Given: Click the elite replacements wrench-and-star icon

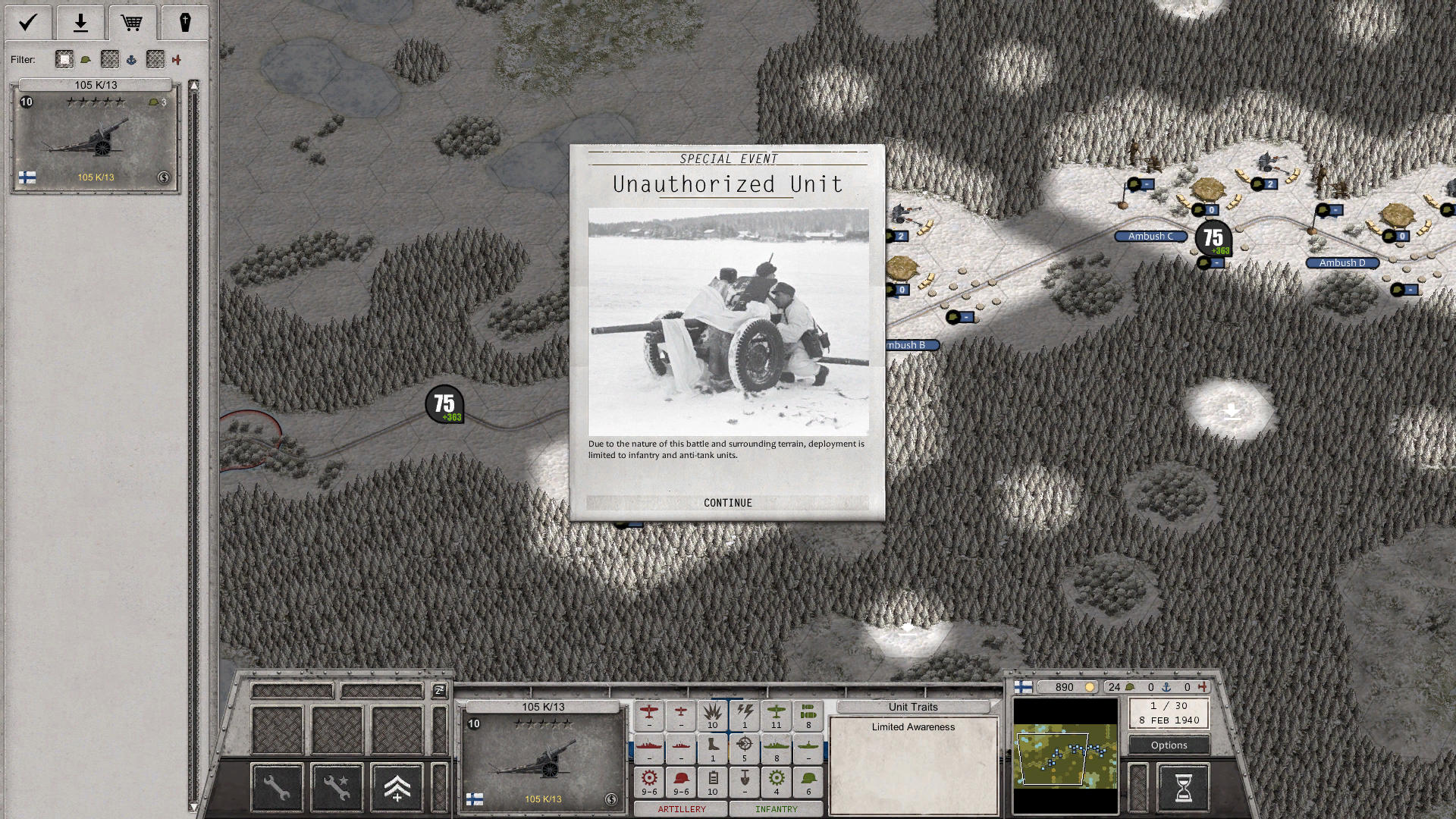Looking at the screenshot, I should point(336,787).
